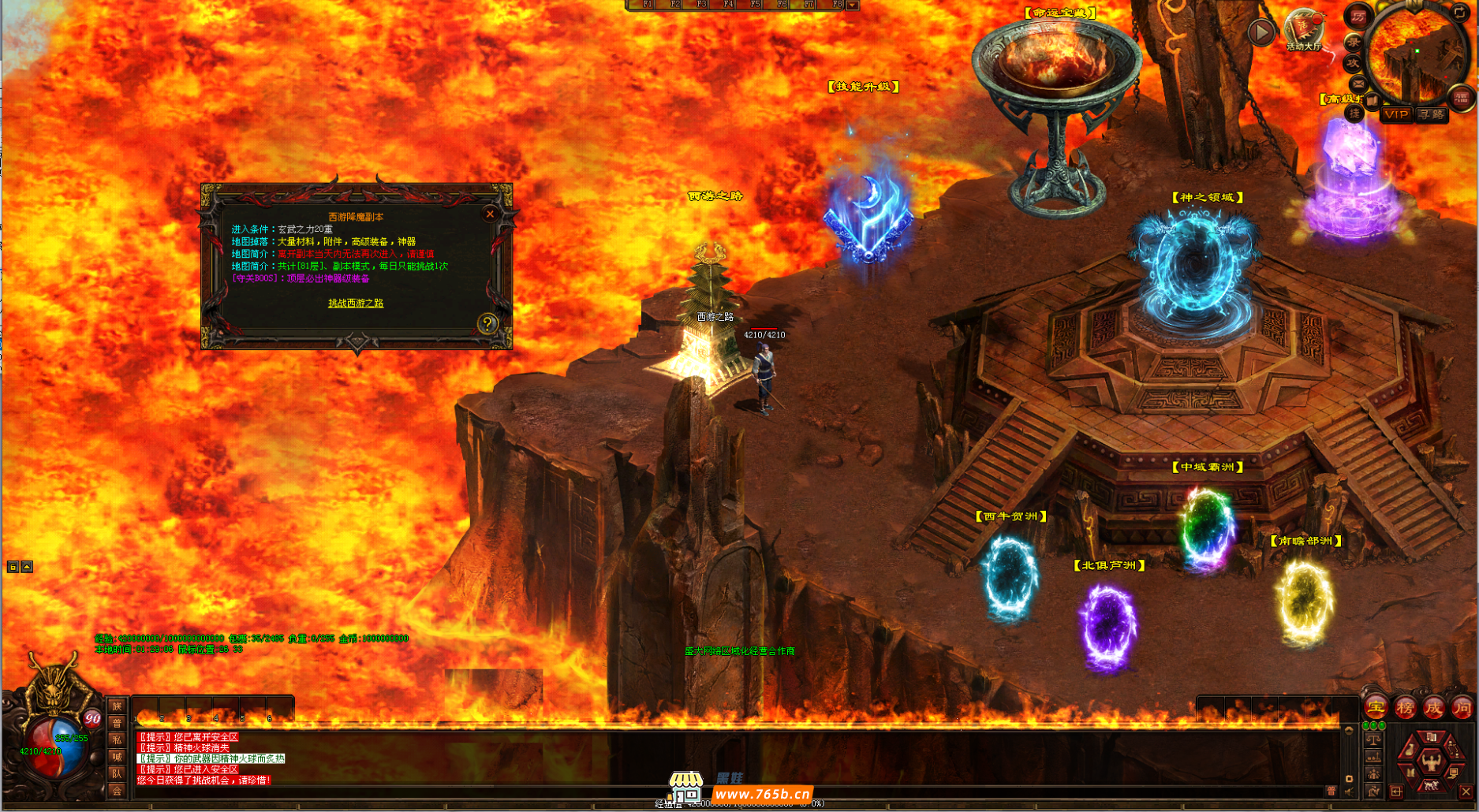
Task: Open the scales trade icon
Action: click(1373, 739)
